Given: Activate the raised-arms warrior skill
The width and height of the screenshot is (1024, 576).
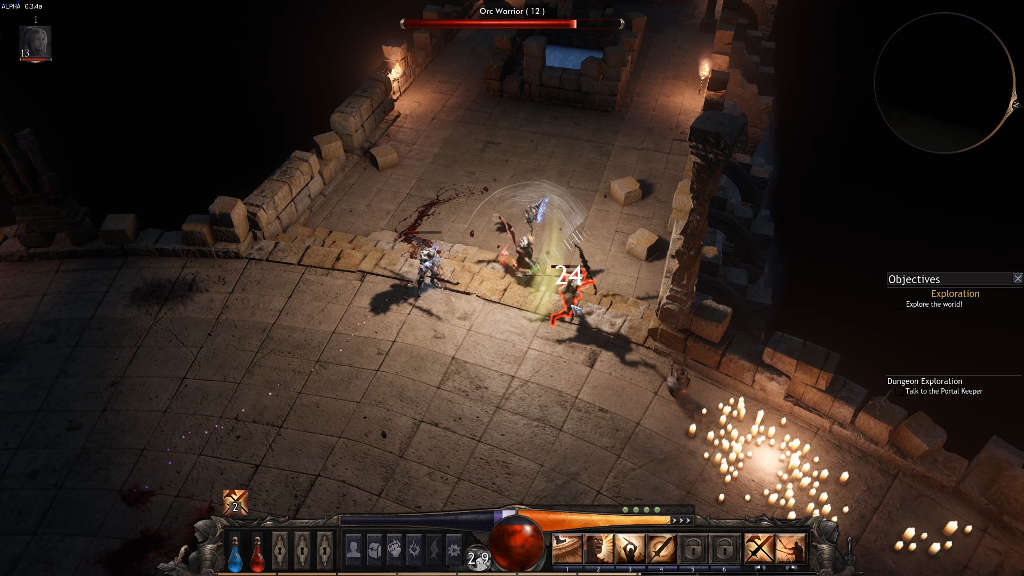Looking at the screenshot, I should tap(630, 548).
